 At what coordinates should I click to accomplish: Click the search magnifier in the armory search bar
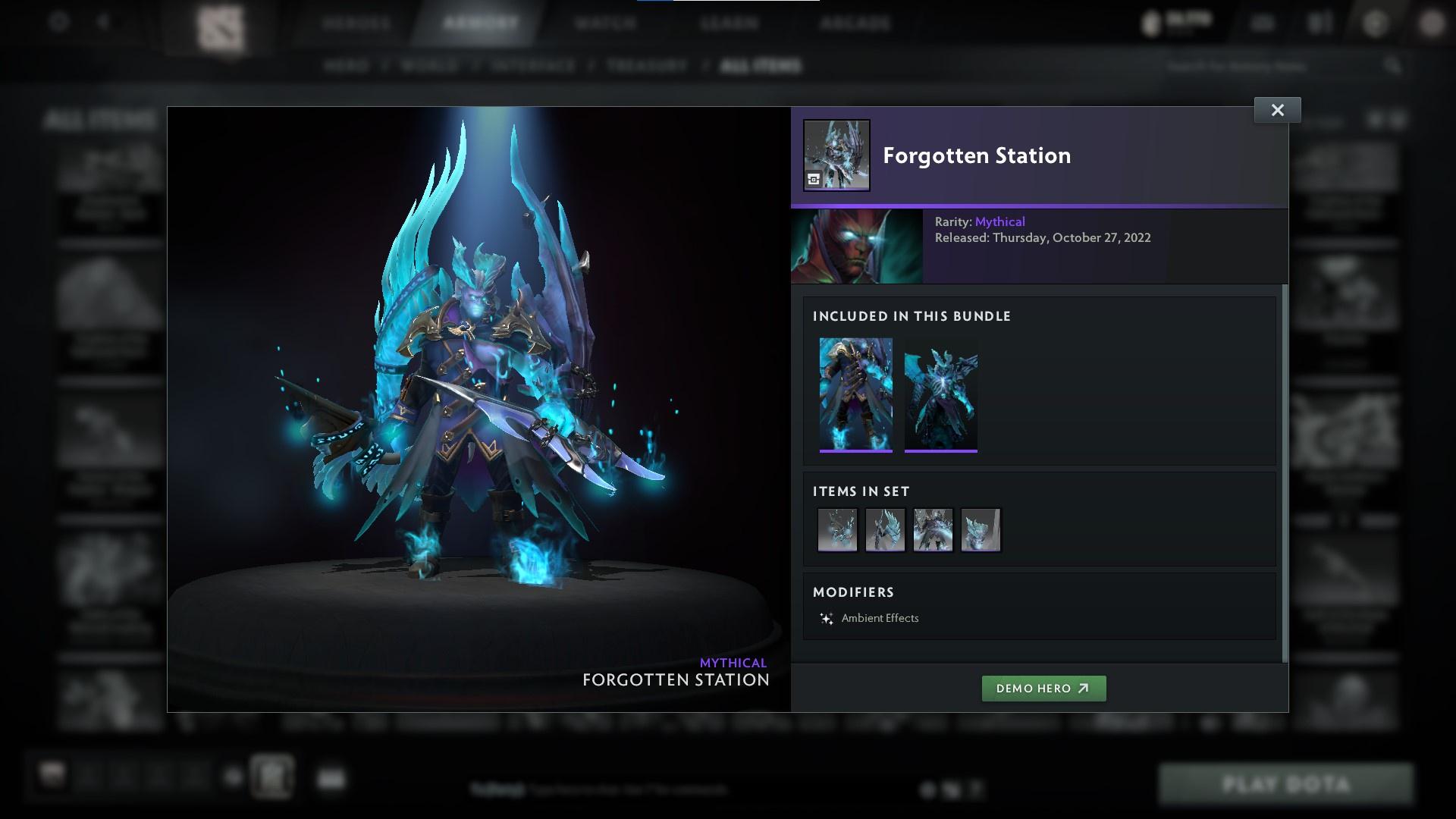(x=1394, y=66)
